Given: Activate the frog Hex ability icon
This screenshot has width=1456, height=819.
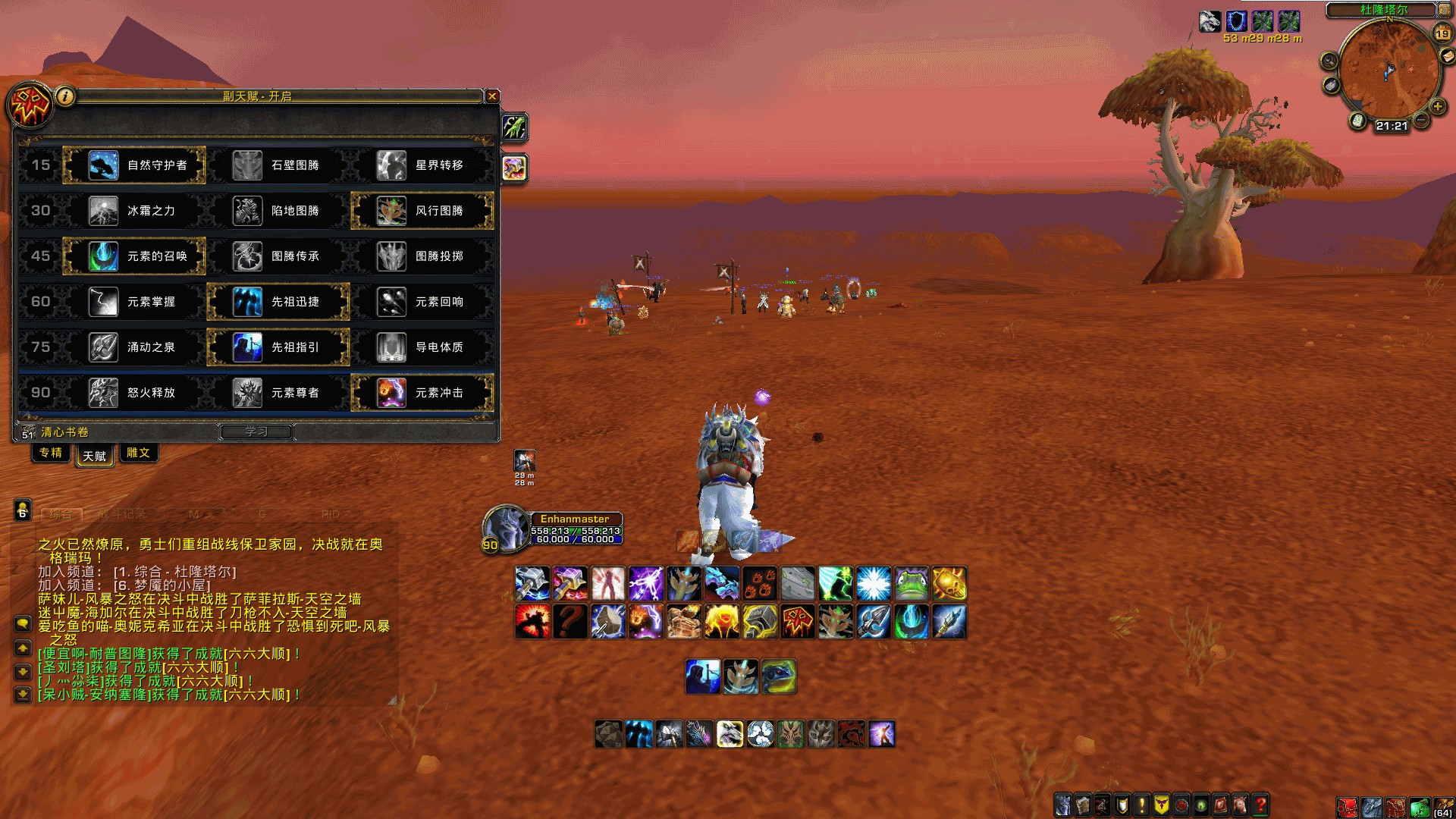Looking at the screenshot, I should [x=912, y=584].
